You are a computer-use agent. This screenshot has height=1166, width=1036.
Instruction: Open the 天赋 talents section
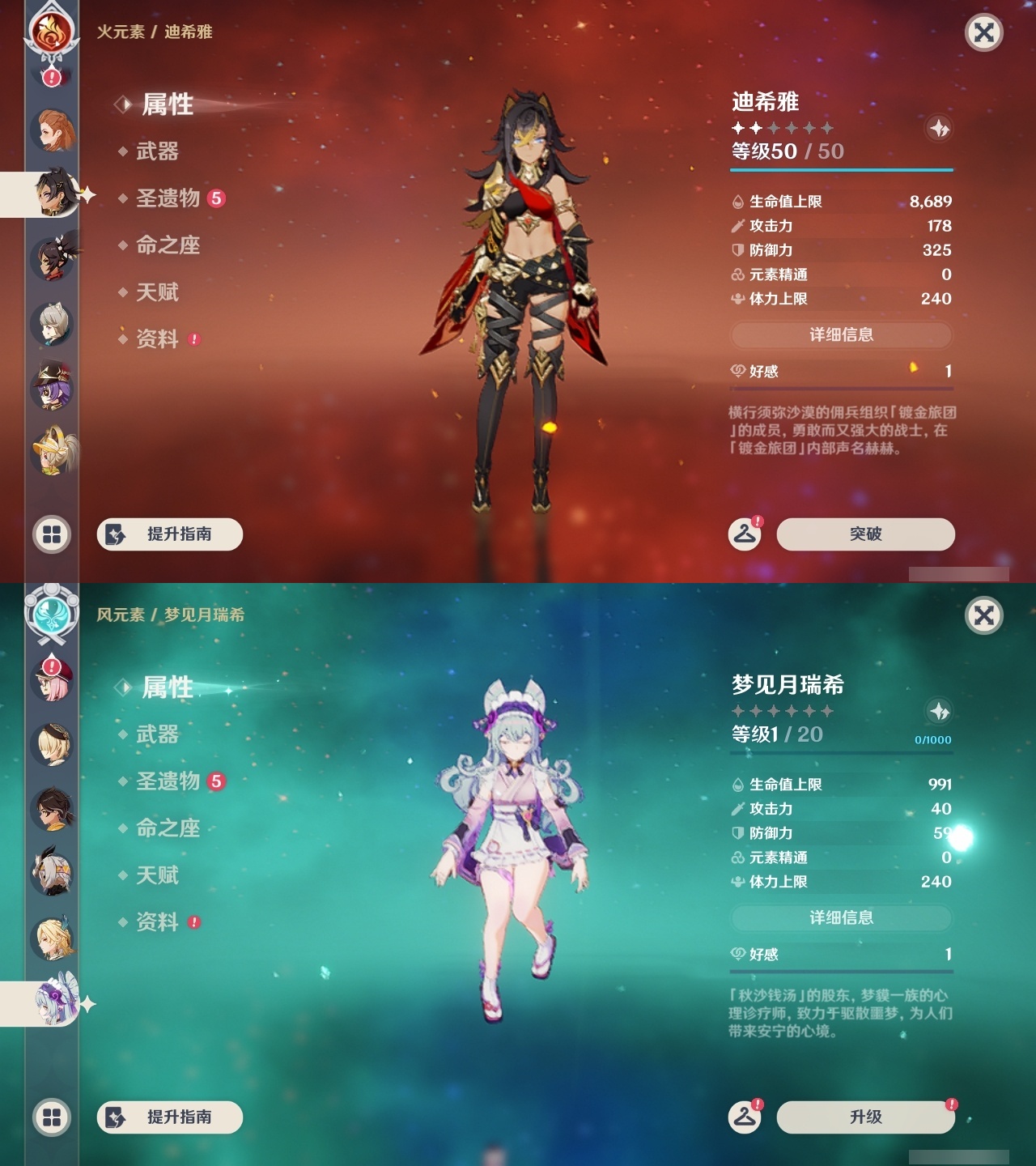(x=159, y=293)
